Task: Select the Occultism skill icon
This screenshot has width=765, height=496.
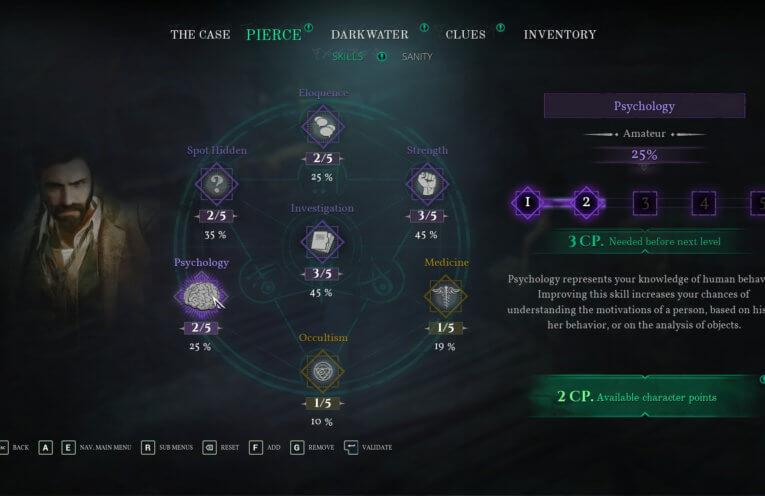Action: [322, 371]
